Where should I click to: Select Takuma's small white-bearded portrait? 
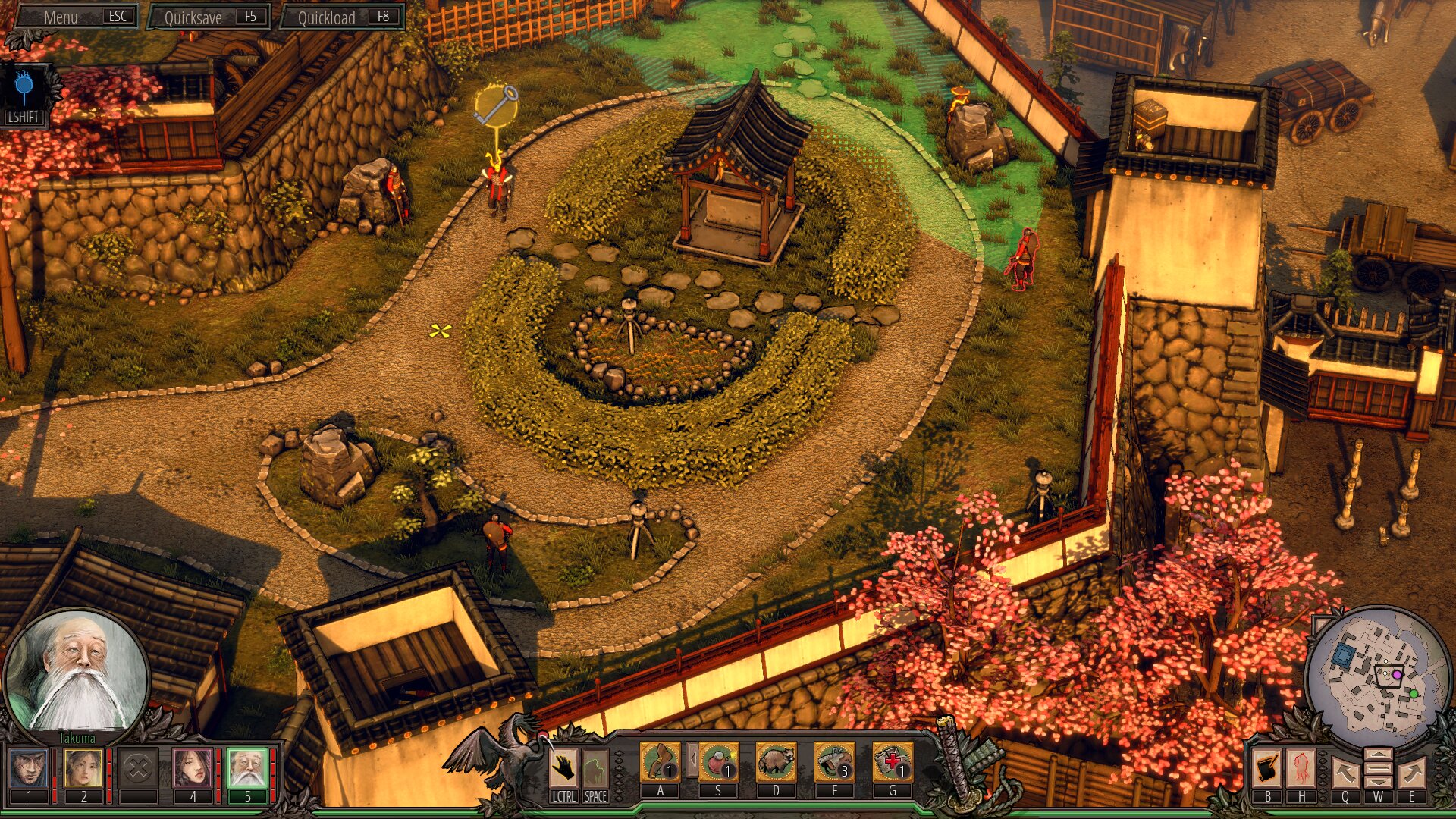click(x=247, y=767)
